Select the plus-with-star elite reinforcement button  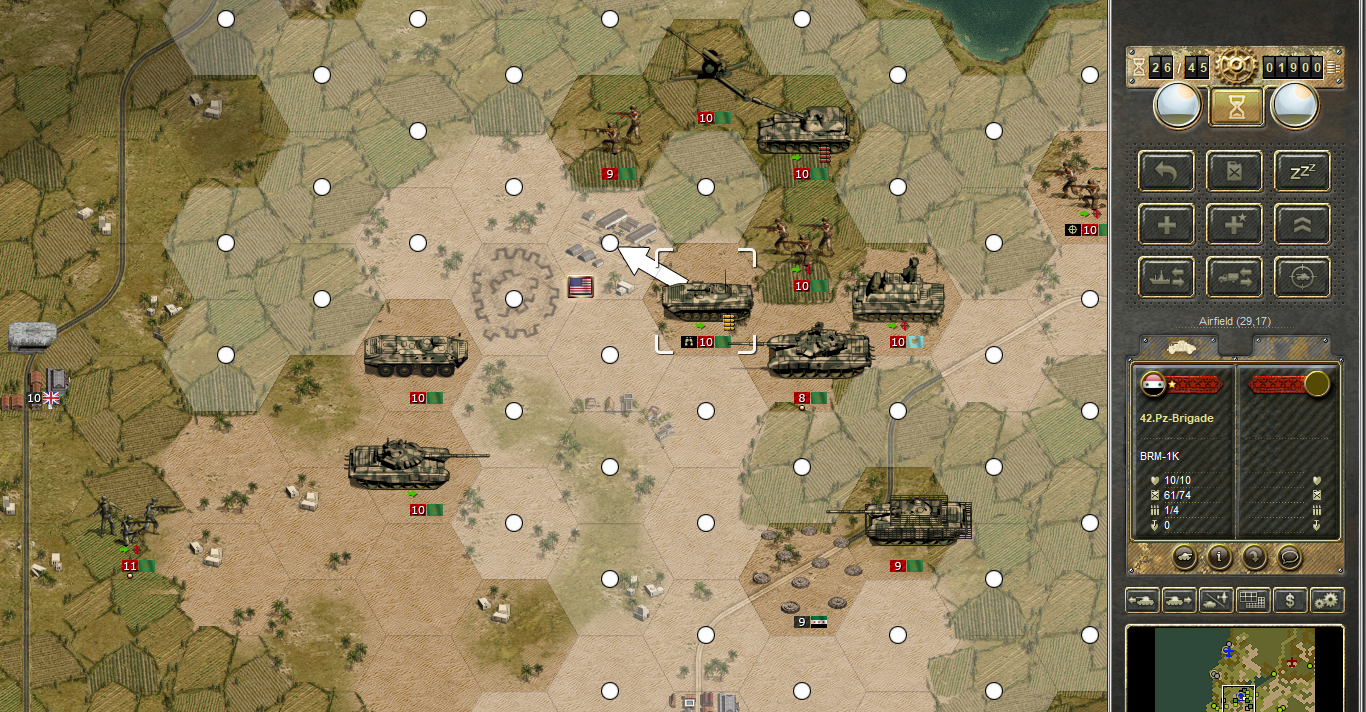(1234, 224)
